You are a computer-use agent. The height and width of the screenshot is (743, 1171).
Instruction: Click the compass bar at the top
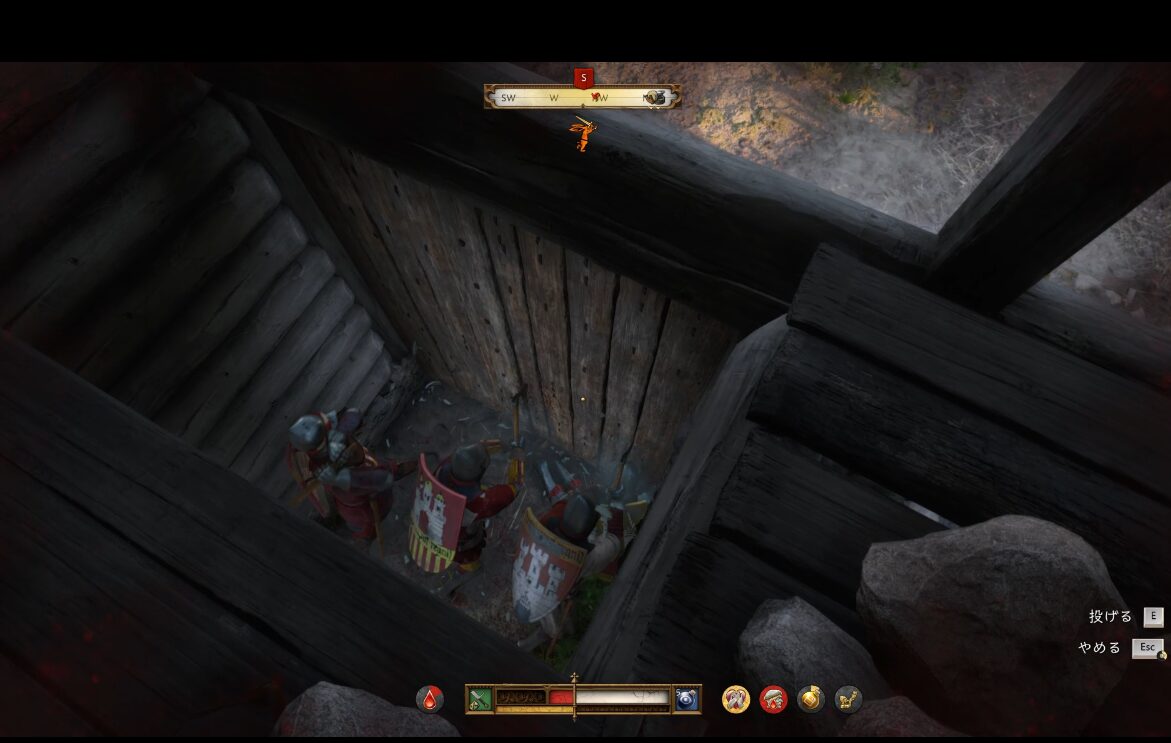(x=583, y=97)
